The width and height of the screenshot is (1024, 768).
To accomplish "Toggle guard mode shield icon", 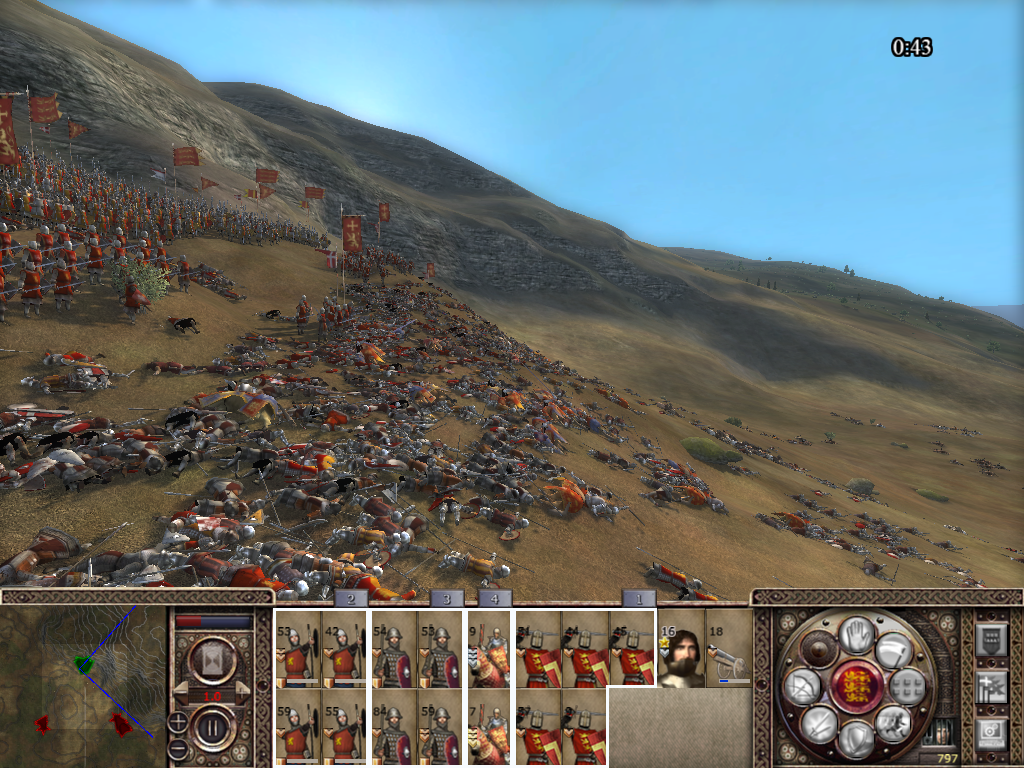I will click(x=856, y=739).
